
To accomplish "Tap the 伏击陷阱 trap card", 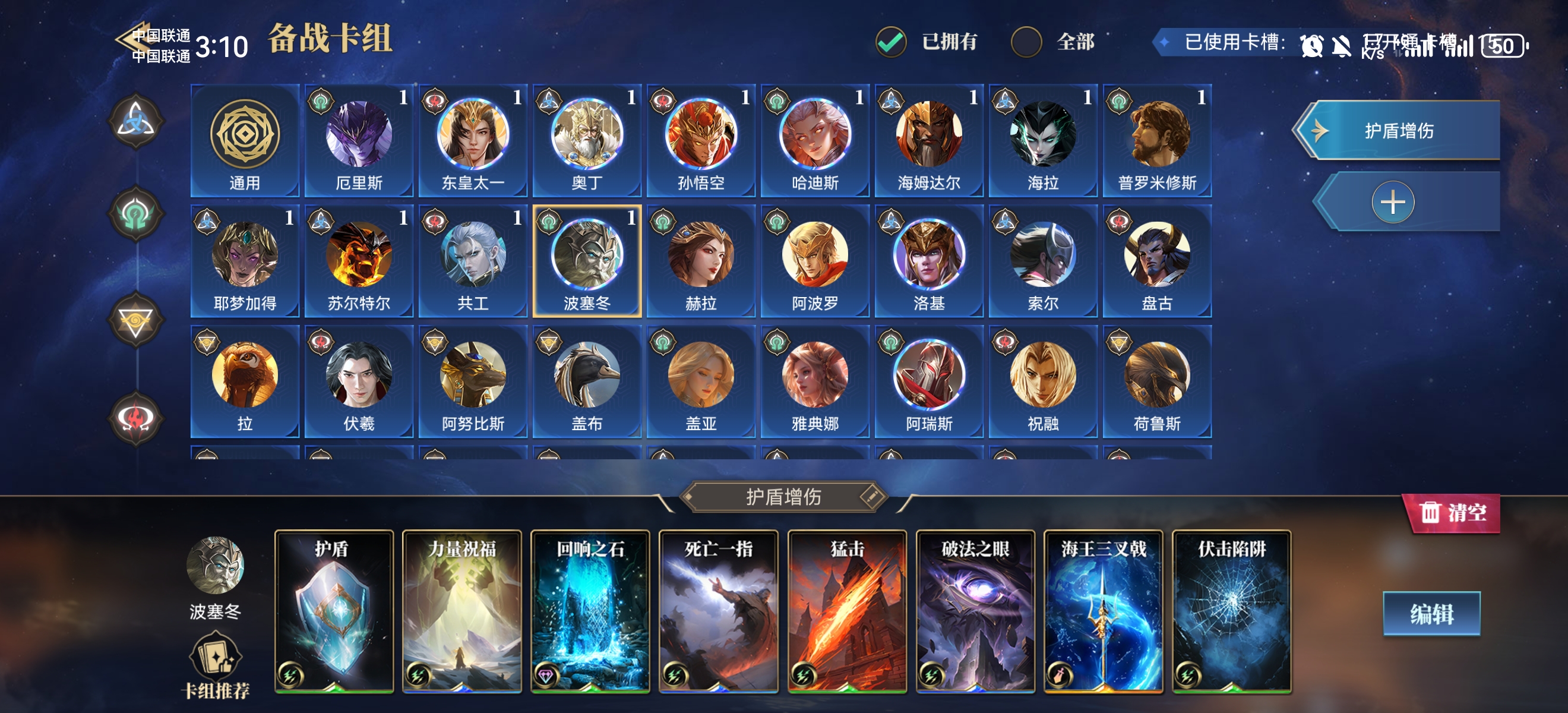I will 1231,611.
